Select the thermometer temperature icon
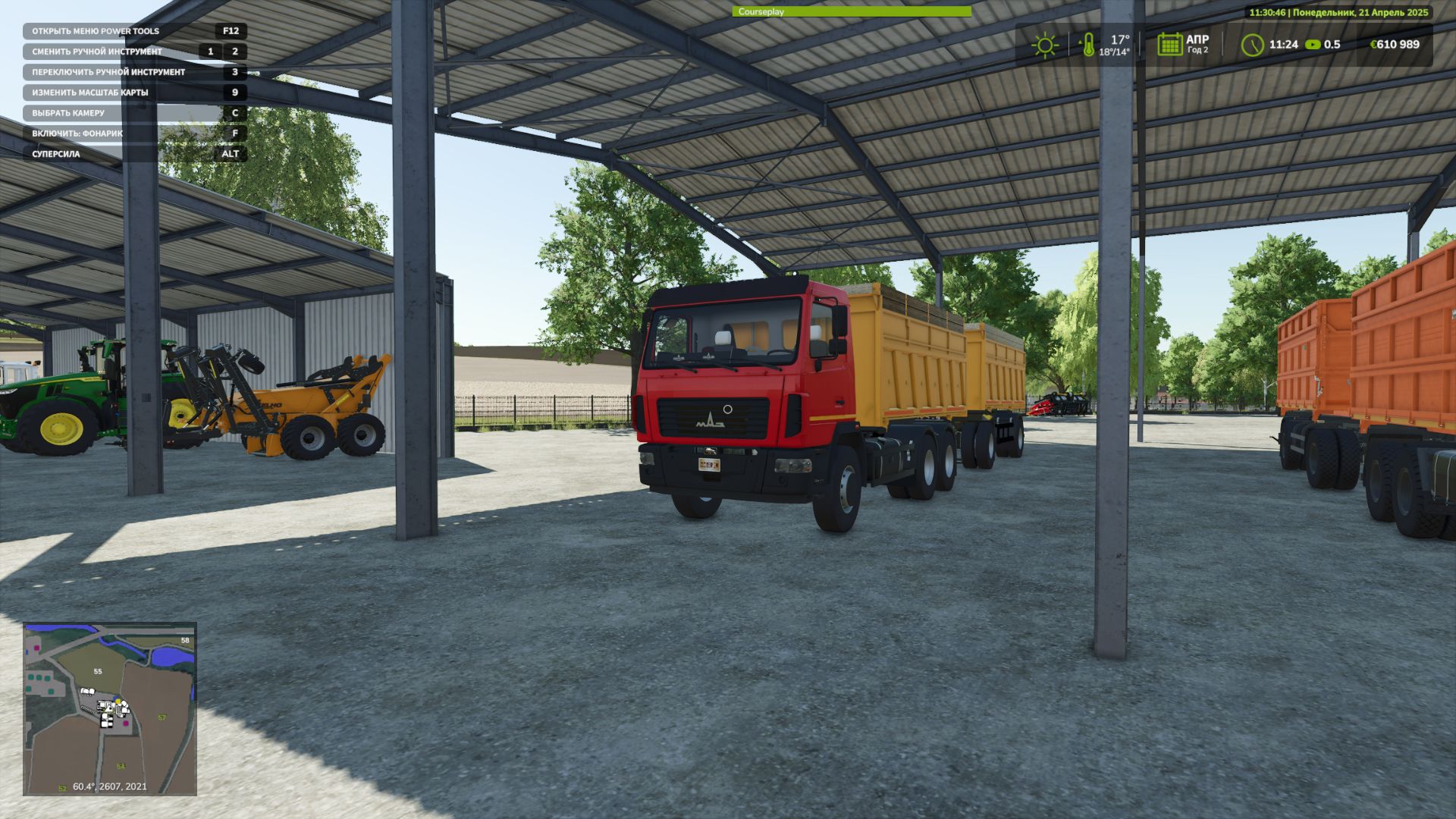Screen dimensions: 1456x819 click(x=1090, y=45)
